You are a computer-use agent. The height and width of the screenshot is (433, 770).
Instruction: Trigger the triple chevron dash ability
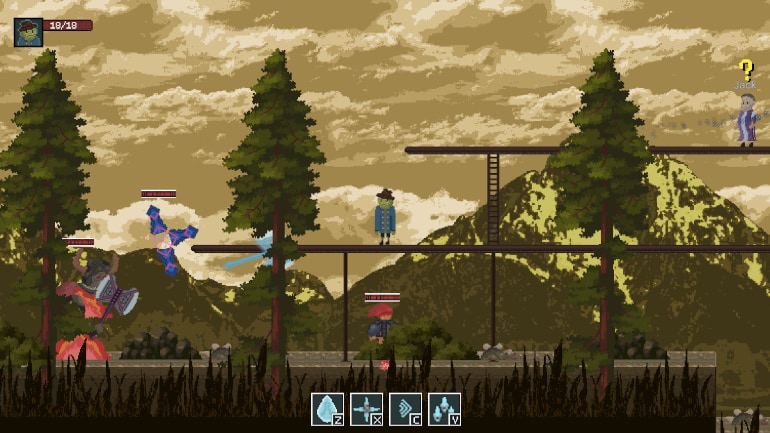click(405, 409)
